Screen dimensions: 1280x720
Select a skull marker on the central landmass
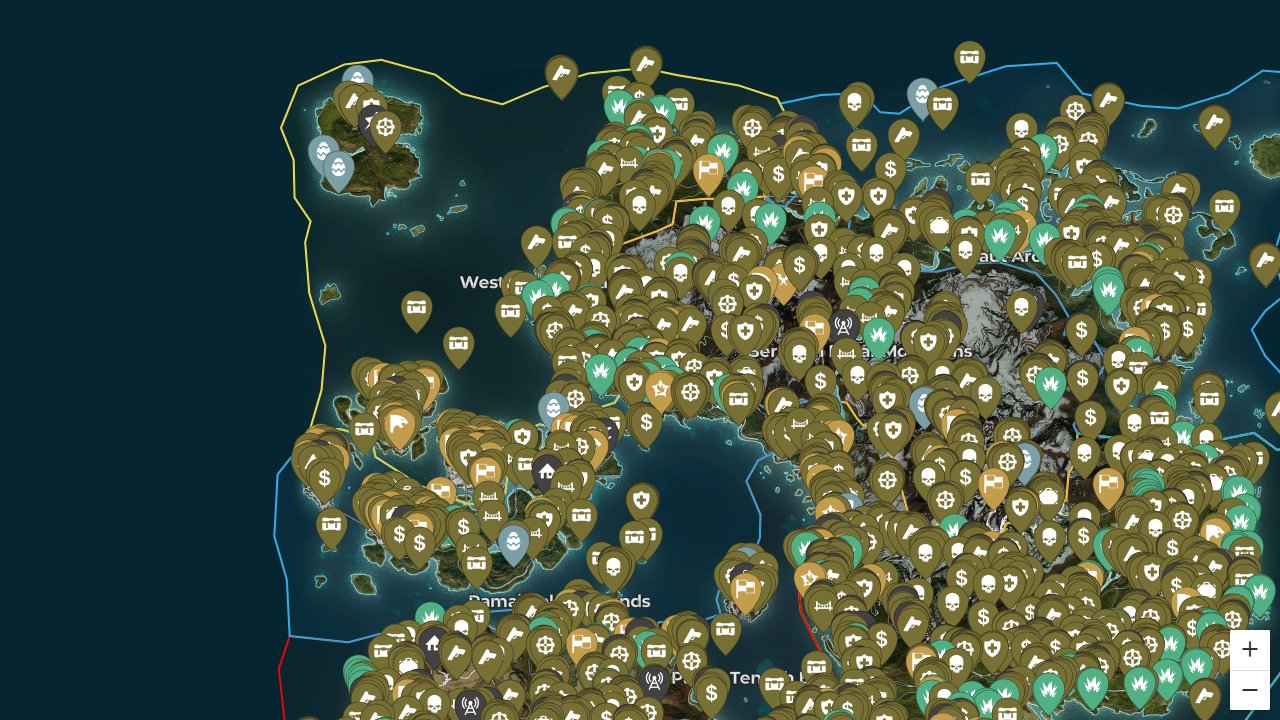(x=800, y=352)
